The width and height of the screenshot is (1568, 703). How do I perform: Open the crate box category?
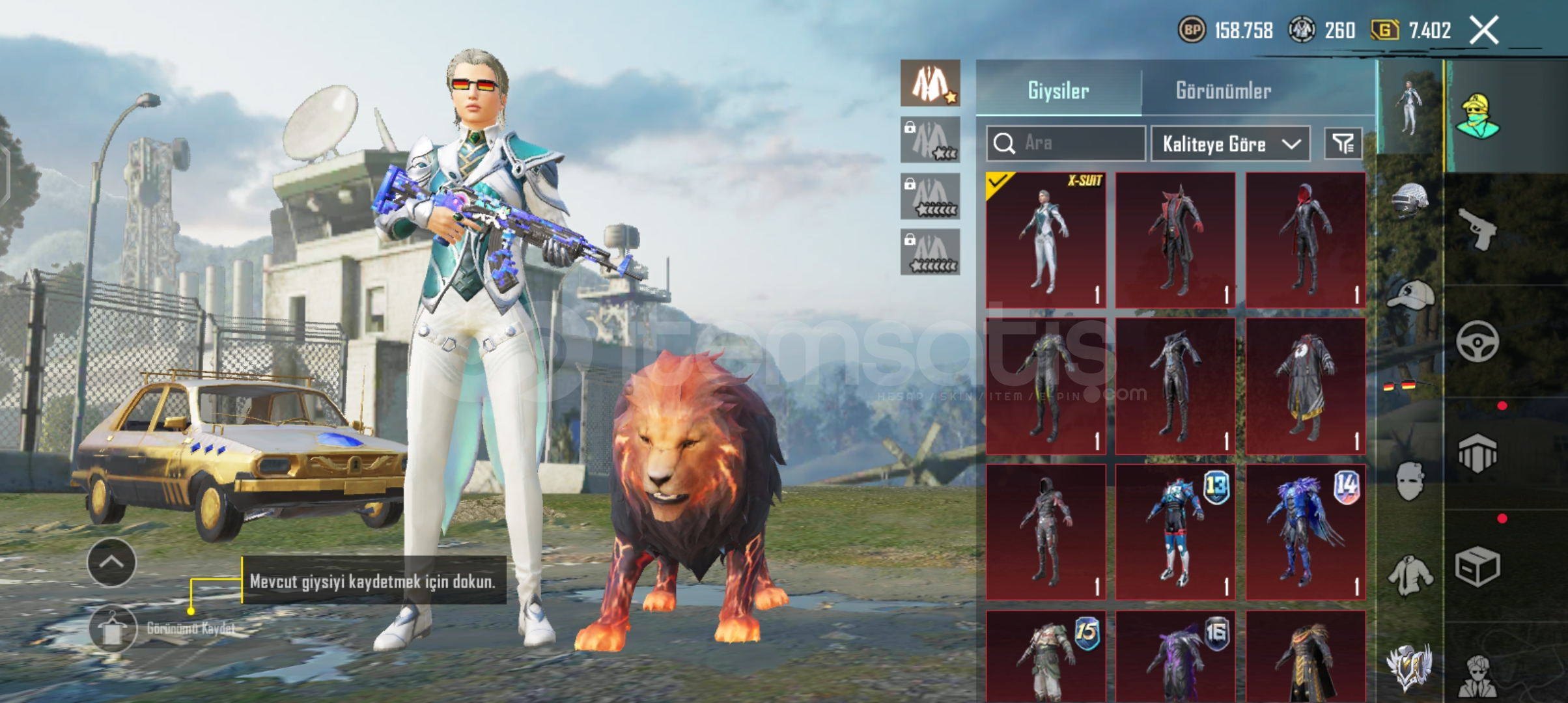(x=1477, y=566)
